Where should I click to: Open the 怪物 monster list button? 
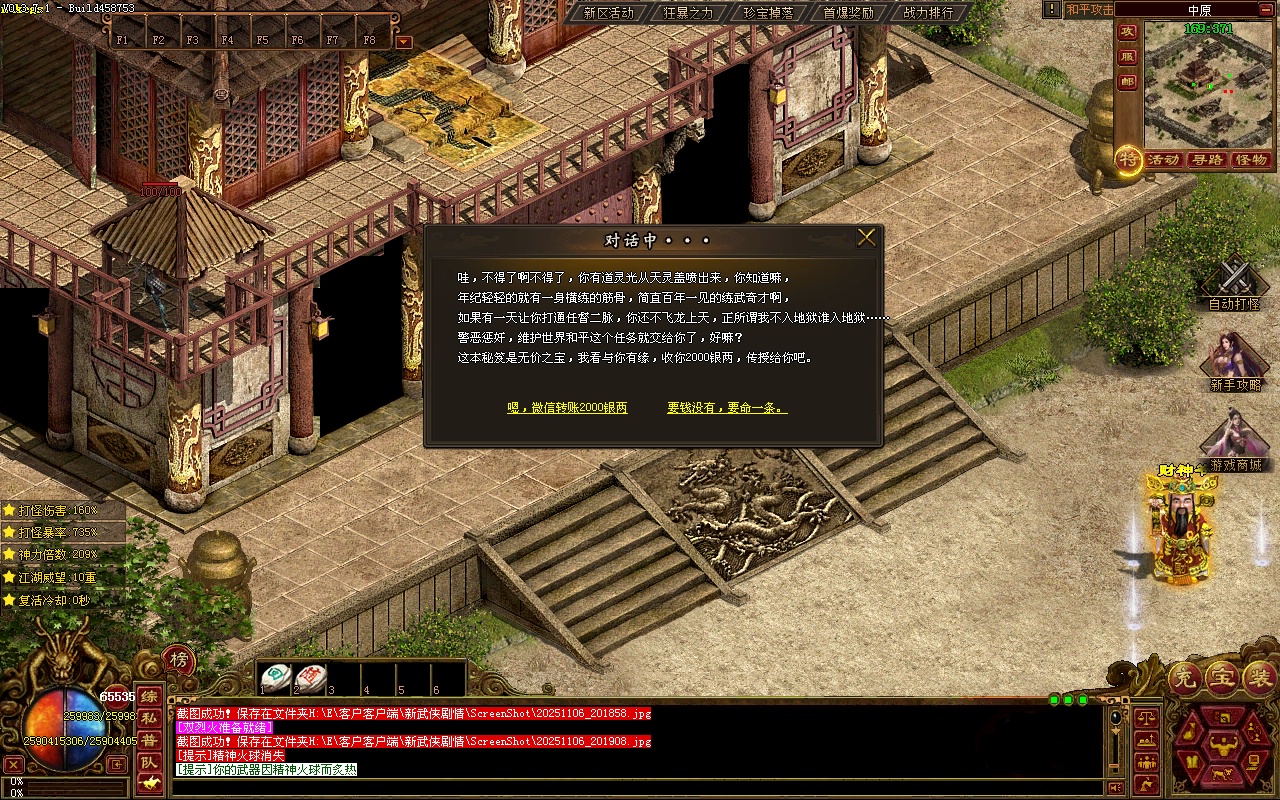pyautogui.click(x=1251, y=160)
